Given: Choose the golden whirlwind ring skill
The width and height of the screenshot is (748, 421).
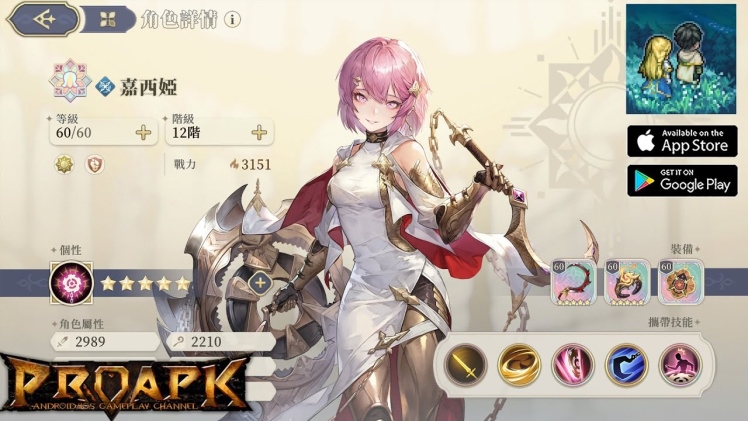Looking at the screenshot, I should coord(520,365).
